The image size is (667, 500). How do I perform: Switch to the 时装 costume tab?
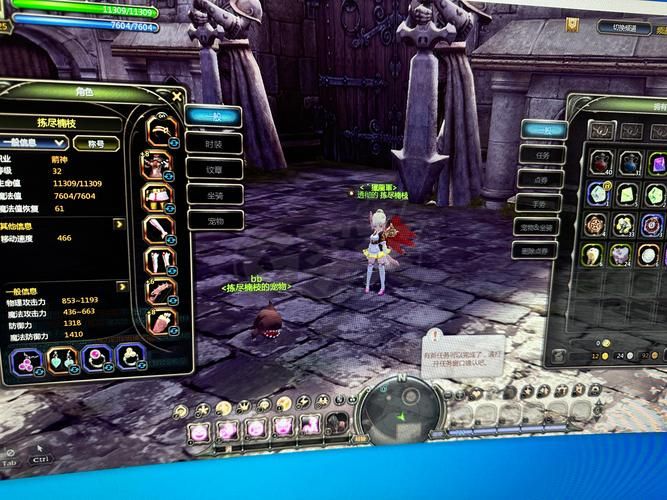click(214, 144)
